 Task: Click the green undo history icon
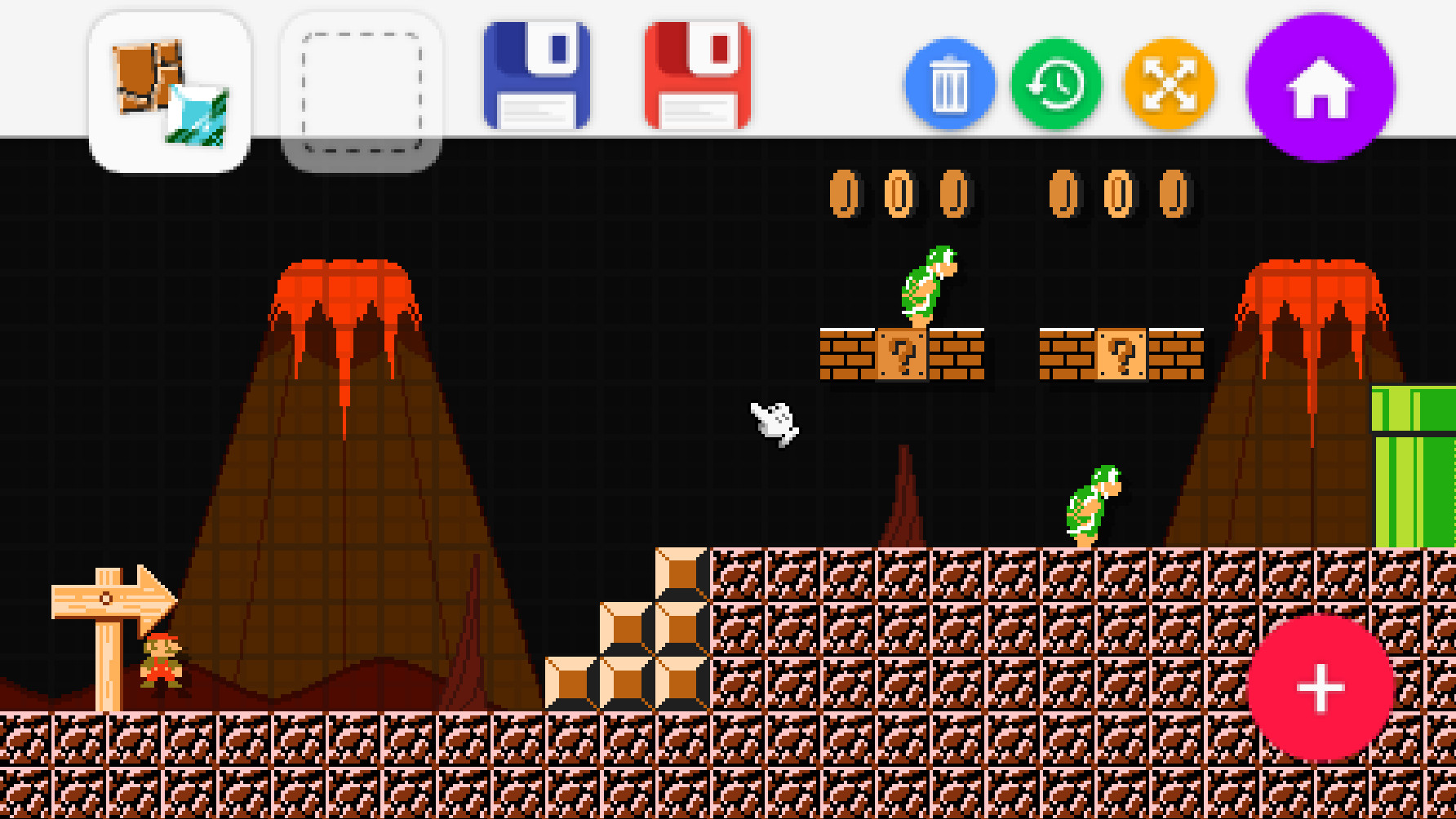[x=1057, y=82]
